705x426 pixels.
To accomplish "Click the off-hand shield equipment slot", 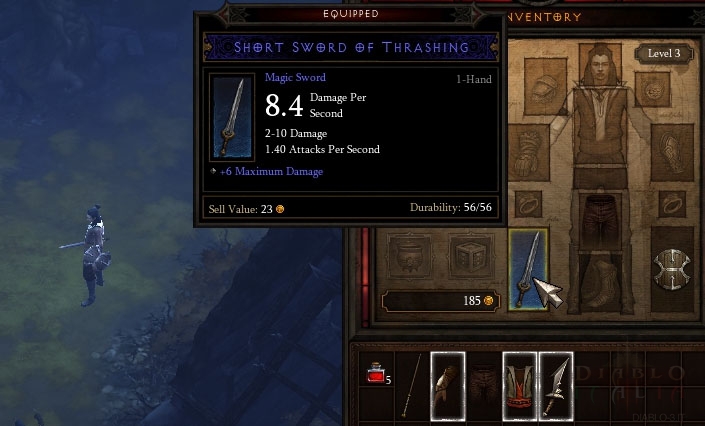I will coord(669,267).
